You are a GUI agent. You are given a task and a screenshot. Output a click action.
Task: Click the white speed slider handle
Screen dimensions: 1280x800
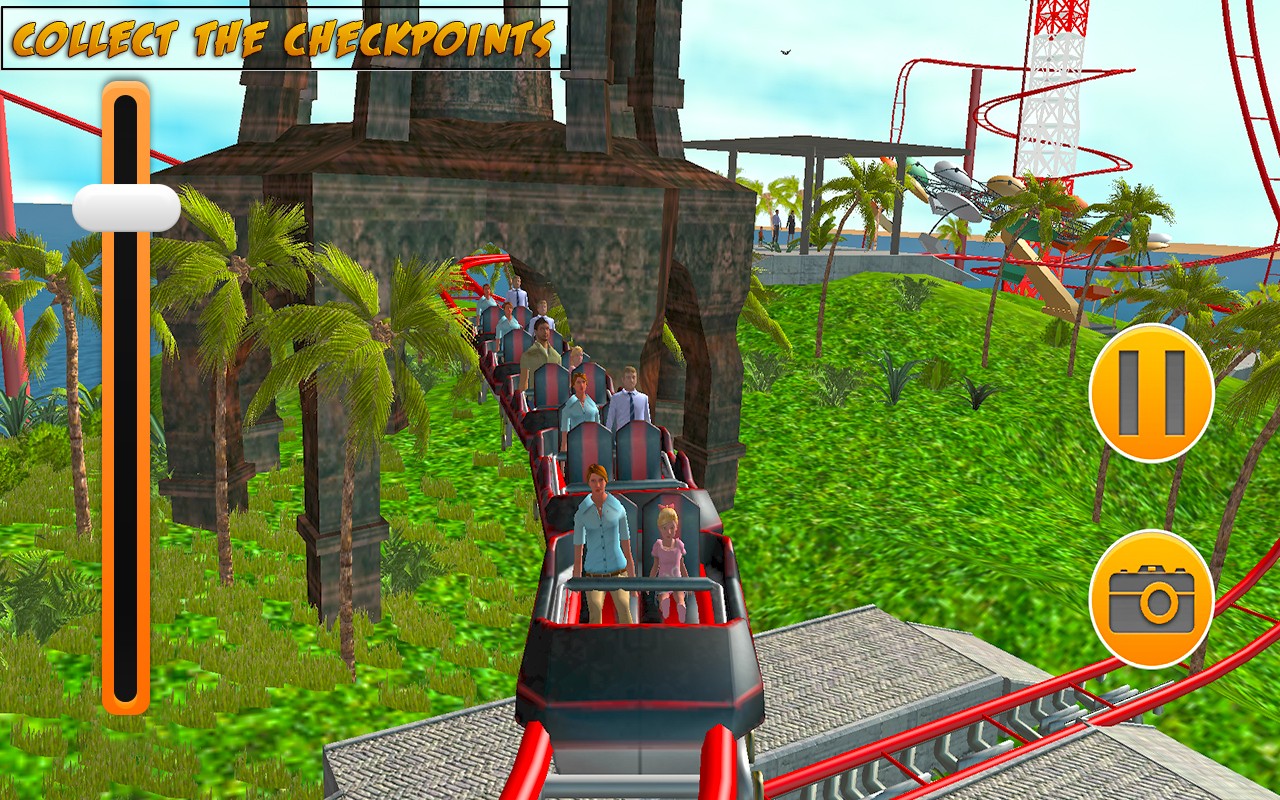(126, 208)
